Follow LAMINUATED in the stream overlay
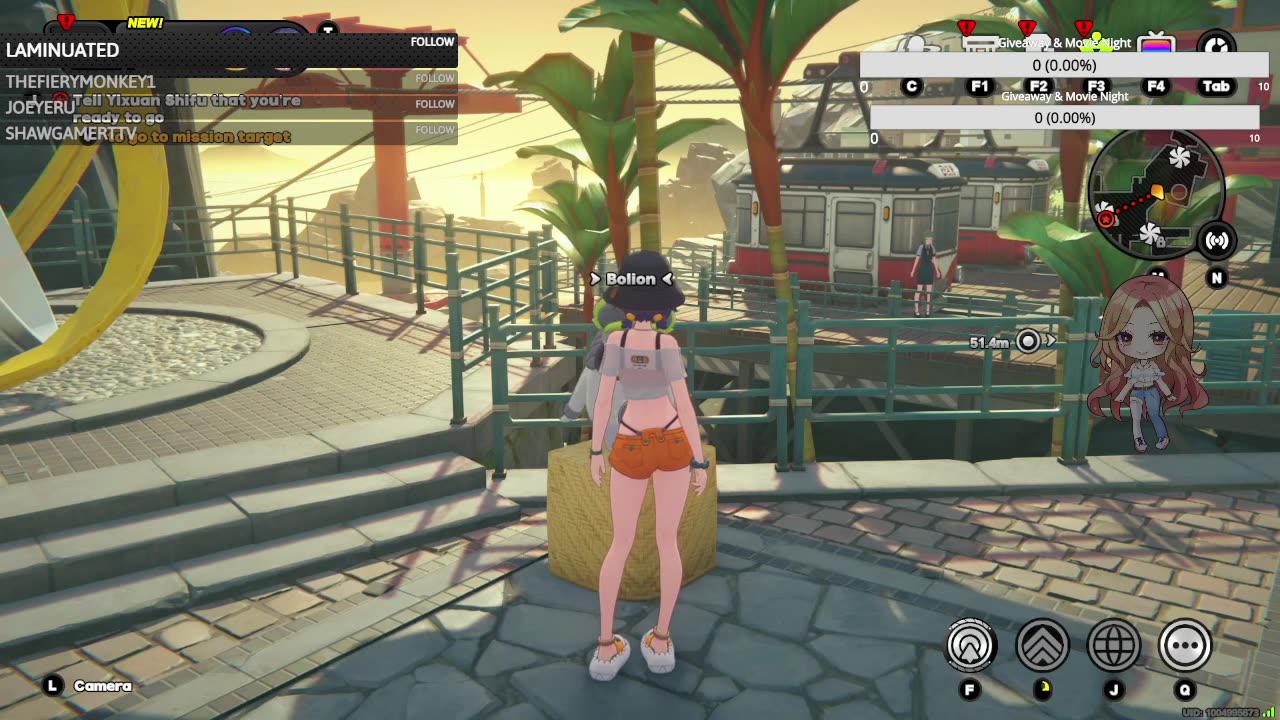Image resolution: width=1280 pixels, height=720 pixels. click(x=432, y=42)
